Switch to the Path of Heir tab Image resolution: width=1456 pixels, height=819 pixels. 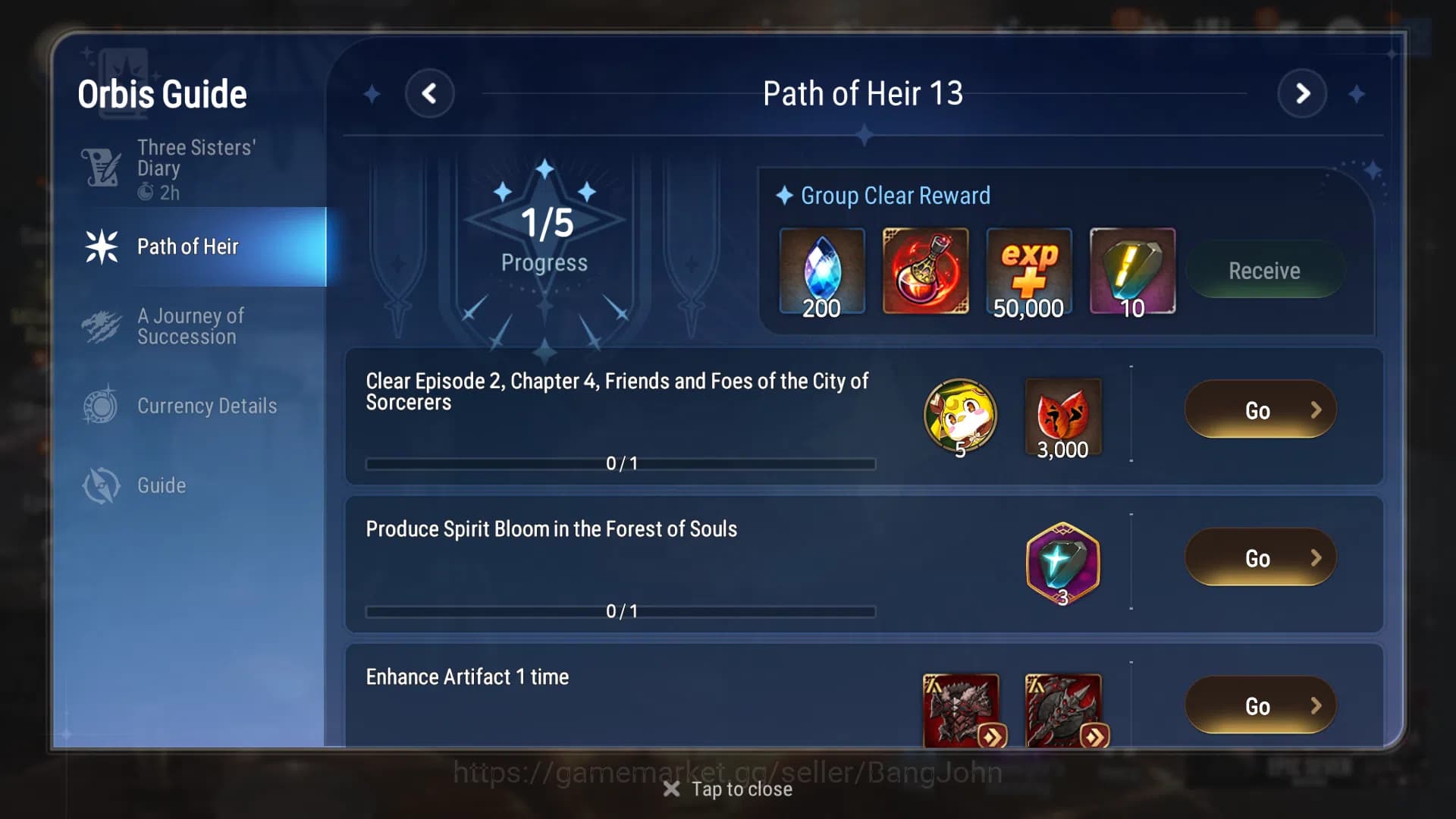(188, 246)
